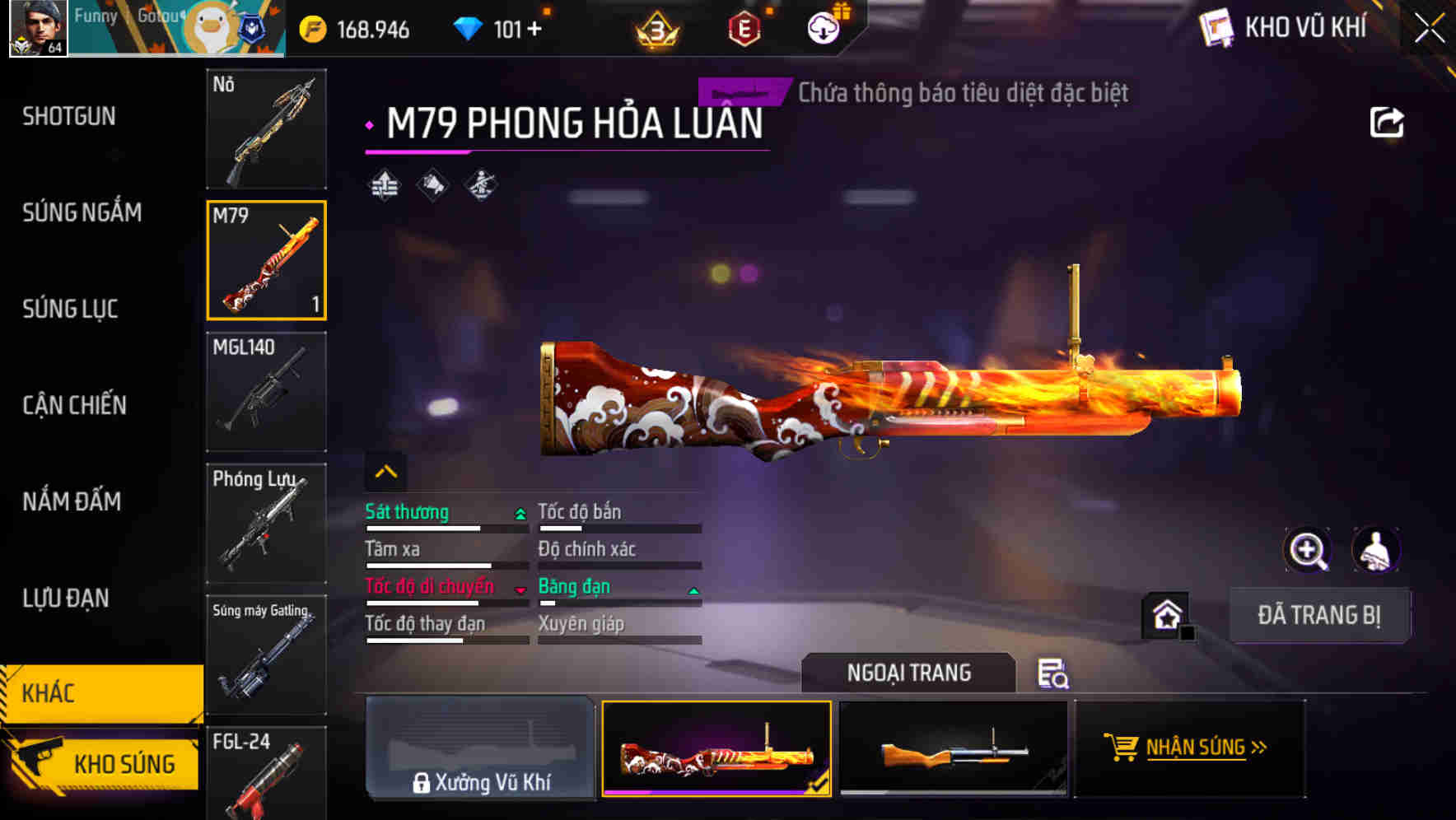The height and width of the screenshot is (820, 1456).
Task: Toggle the red Tốc độ di chuyển indicator
Action: coord(519,589)
